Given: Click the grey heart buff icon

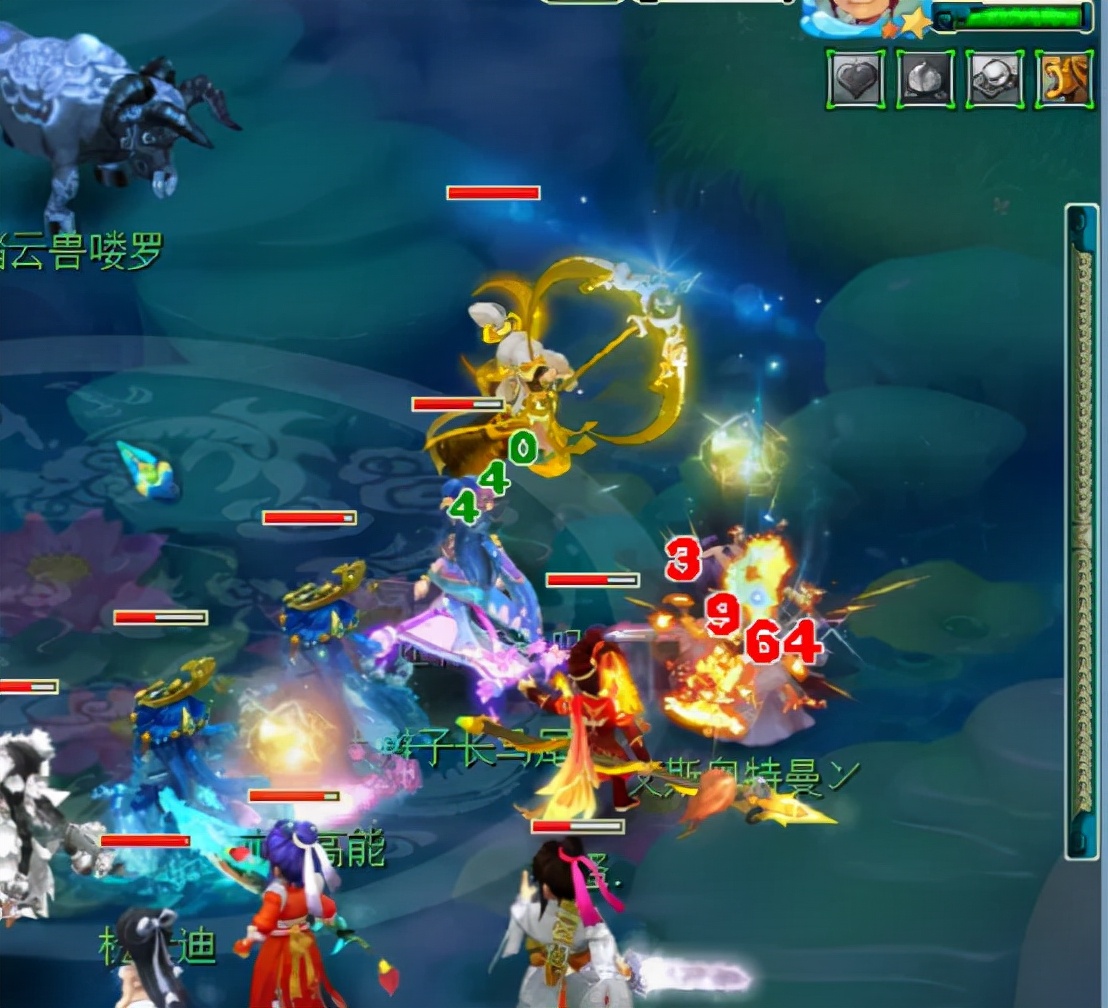Looking at the screenshot, I should tap(855, 80).
